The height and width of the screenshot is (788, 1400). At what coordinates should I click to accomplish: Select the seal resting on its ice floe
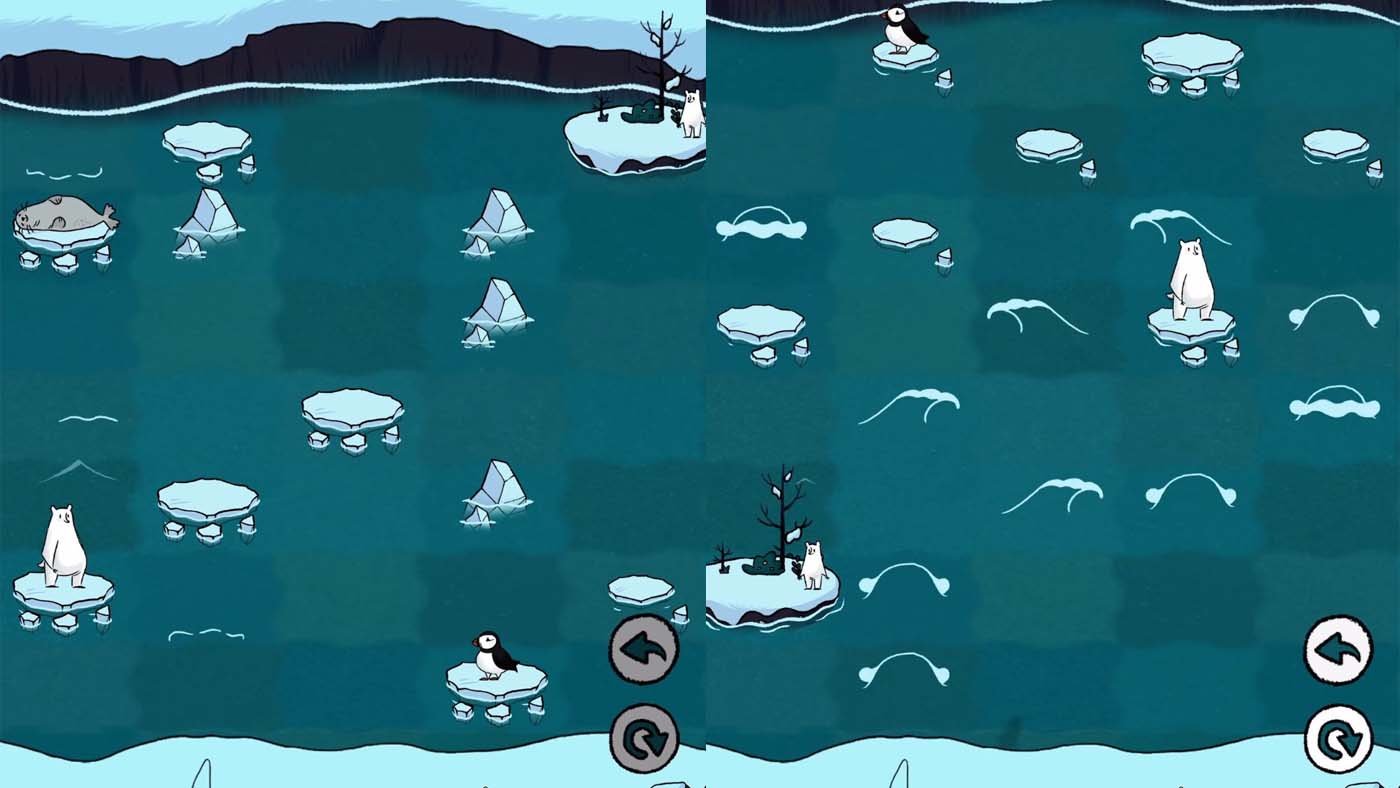[60, 215]
